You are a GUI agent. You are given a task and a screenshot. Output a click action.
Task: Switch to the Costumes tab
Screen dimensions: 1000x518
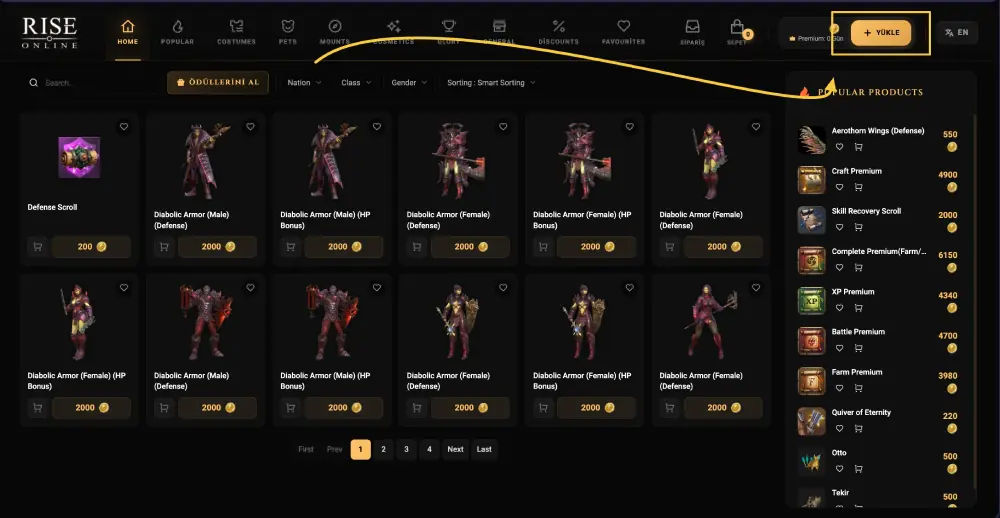(x=236, y=32)
